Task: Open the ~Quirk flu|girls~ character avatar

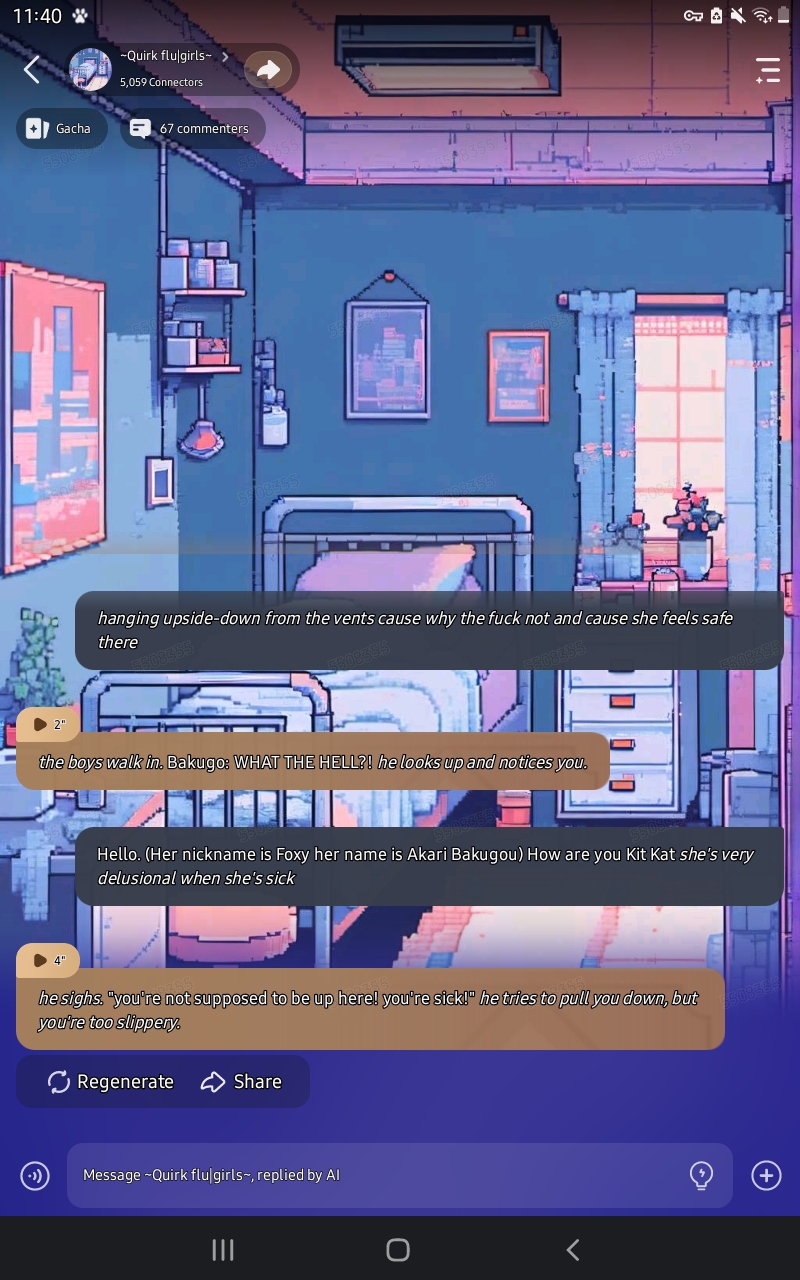Action: pyautogui.click(x=90, y=69)
